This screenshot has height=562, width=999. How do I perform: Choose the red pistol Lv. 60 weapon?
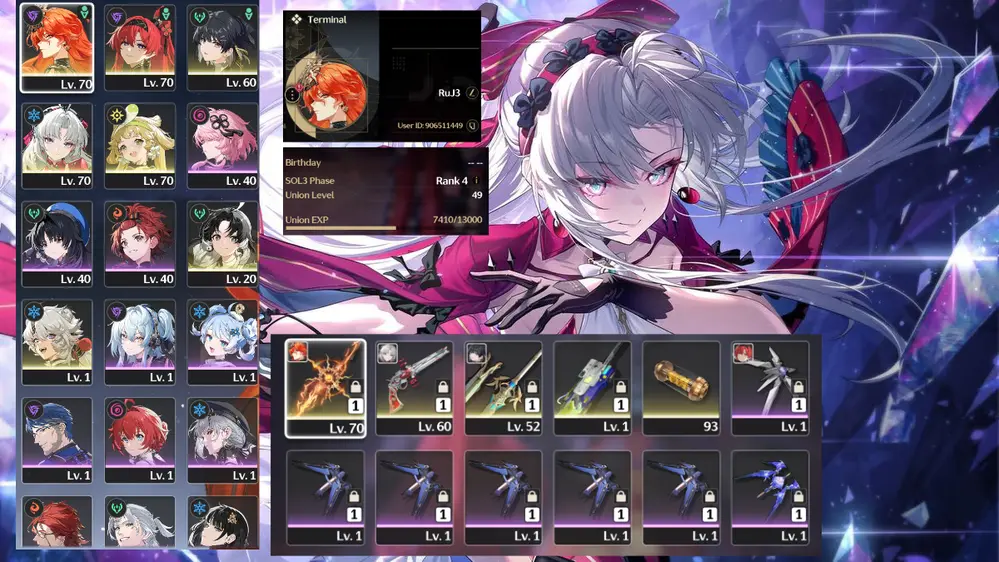(414, 386)
